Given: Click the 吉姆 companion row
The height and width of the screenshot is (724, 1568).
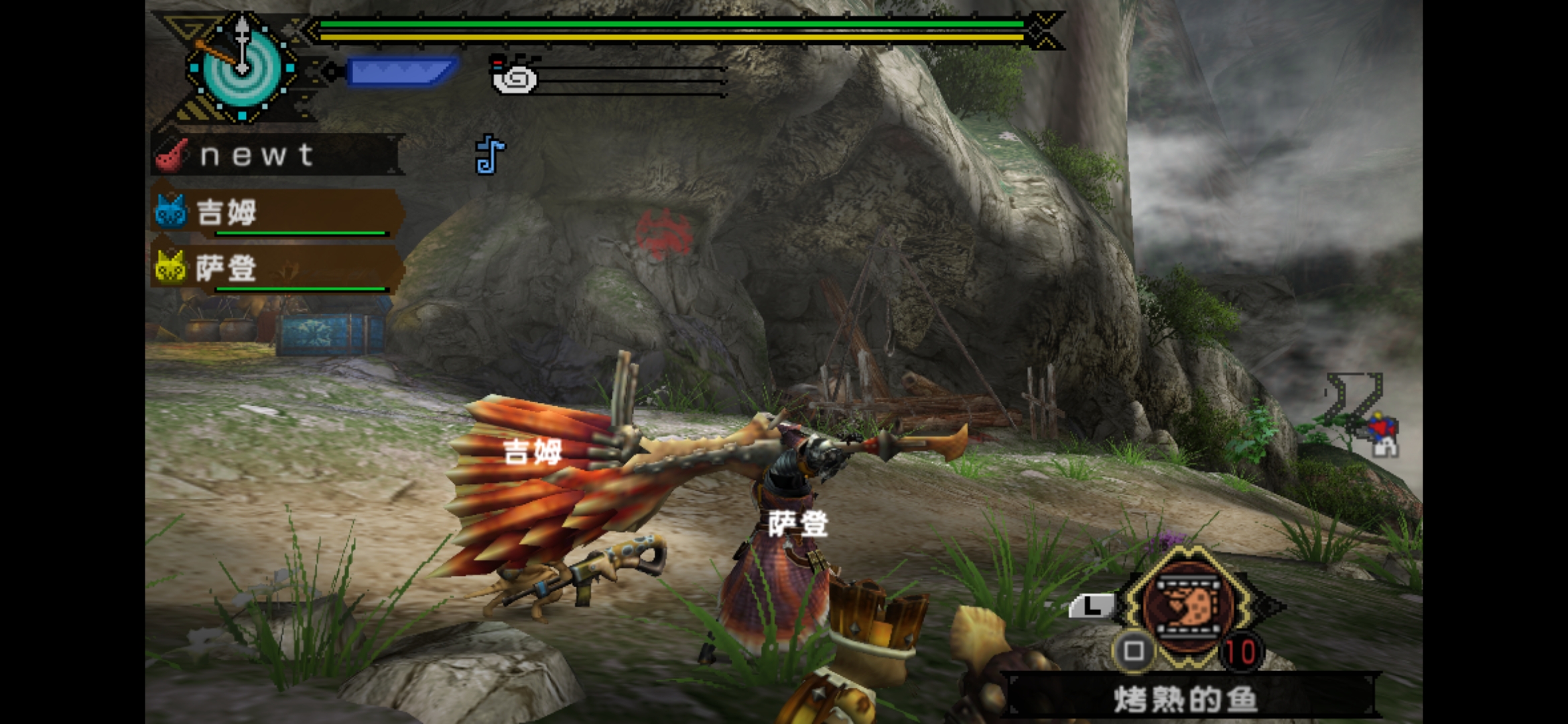Looking at the screenshot, I should [x=276, y=213].
